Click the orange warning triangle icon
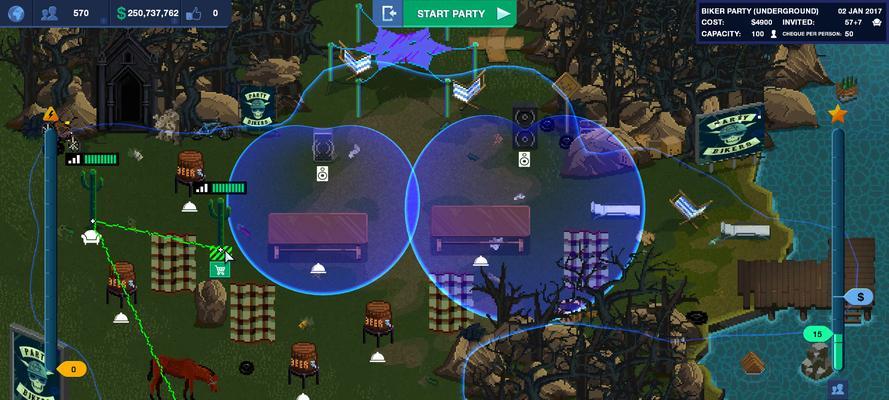 [51, 114]
